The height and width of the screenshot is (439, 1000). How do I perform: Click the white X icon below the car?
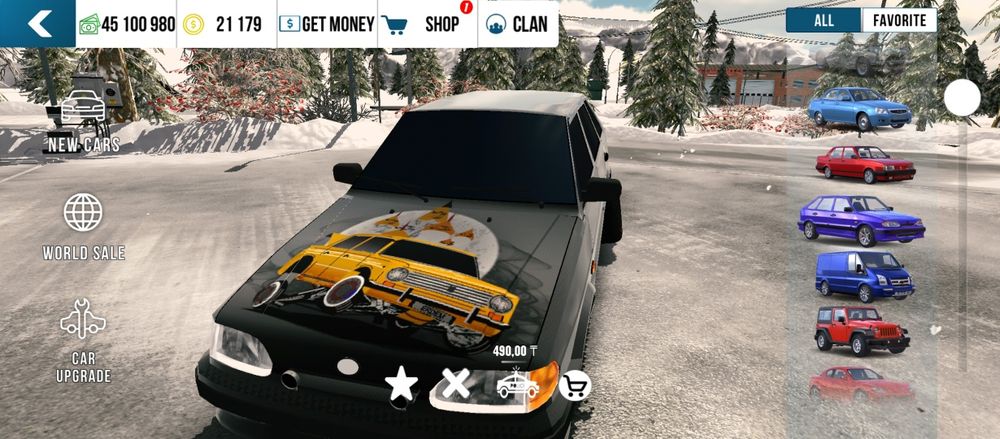[456, 384]
